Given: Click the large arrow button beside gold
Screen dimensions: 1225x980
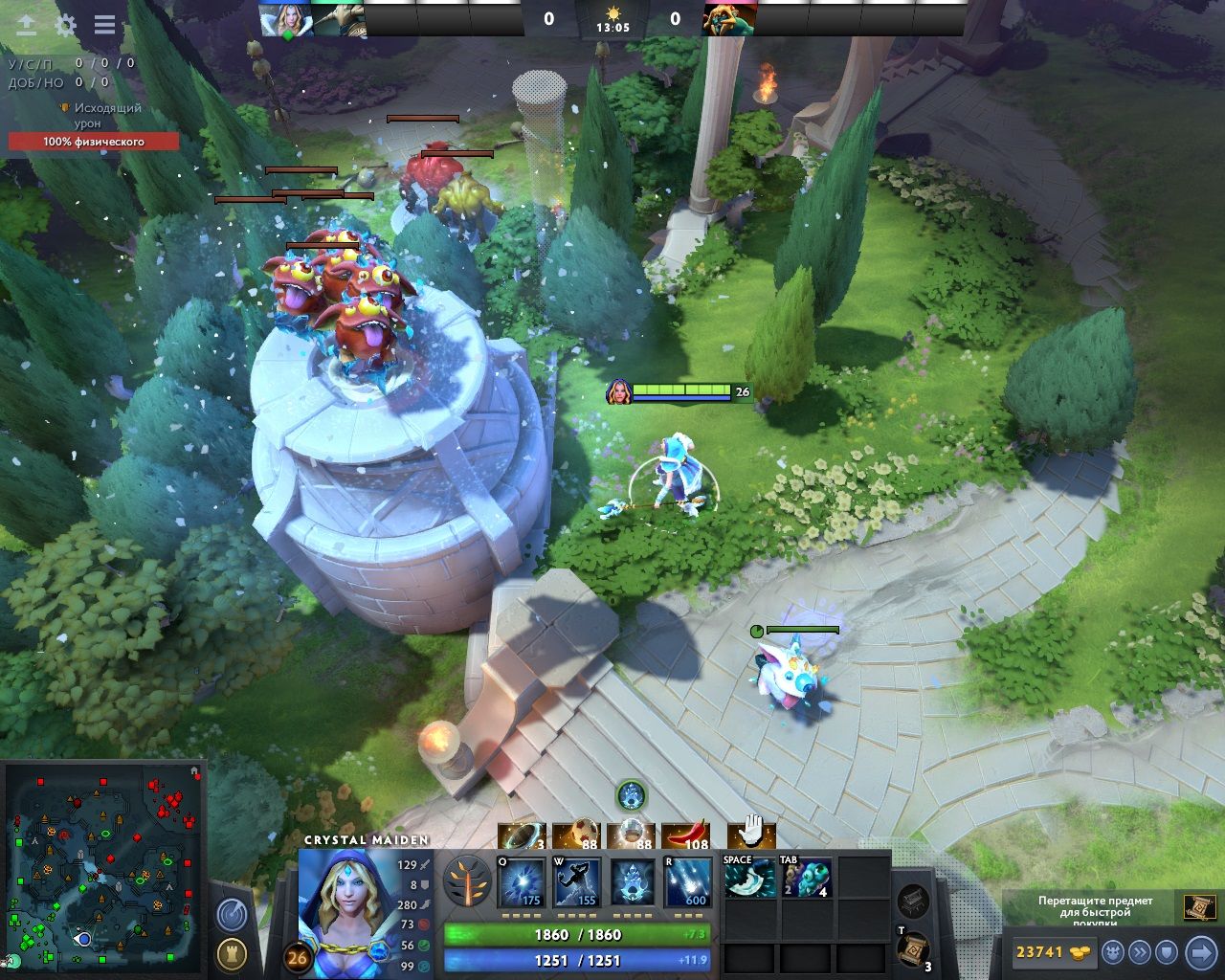Looking at the screenshot, I should tap(1200, 951).
